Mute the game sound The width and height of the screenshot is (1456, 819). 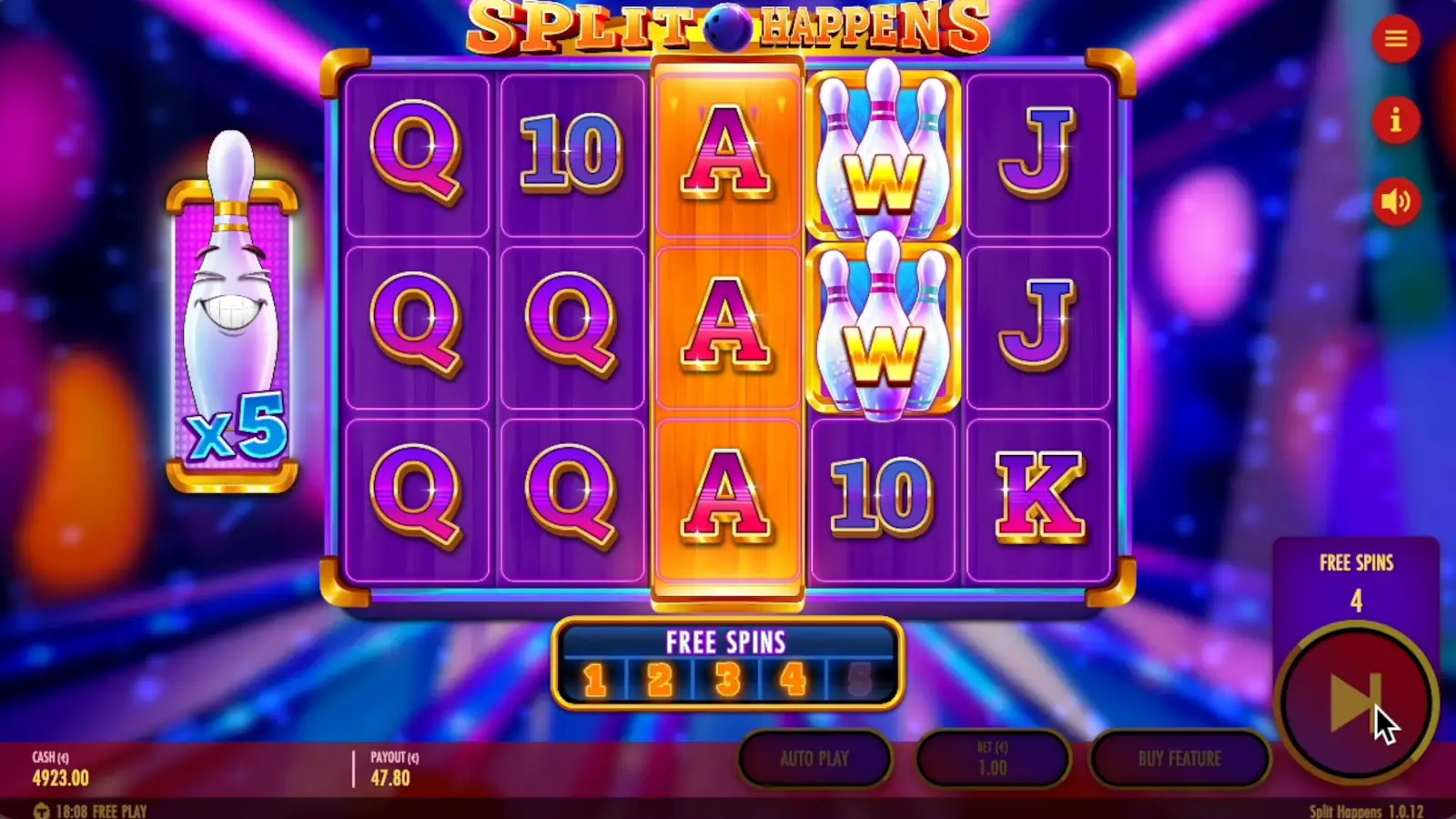coord(1397,200)
